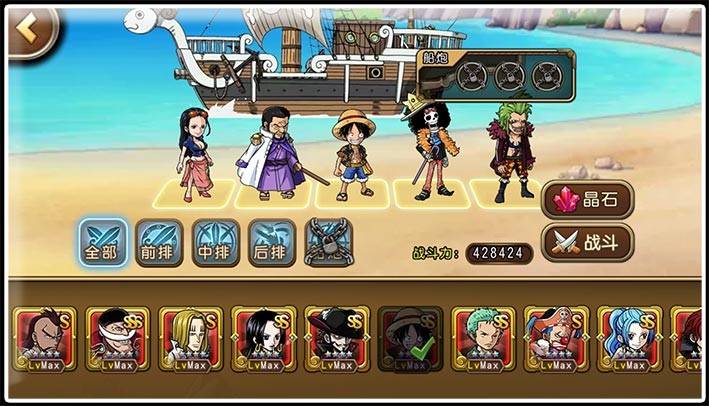Image resolution: width=709 pixels, height=406 pixels.
Task: Show all heroes with 全部 filter
Action: [103, 241]
